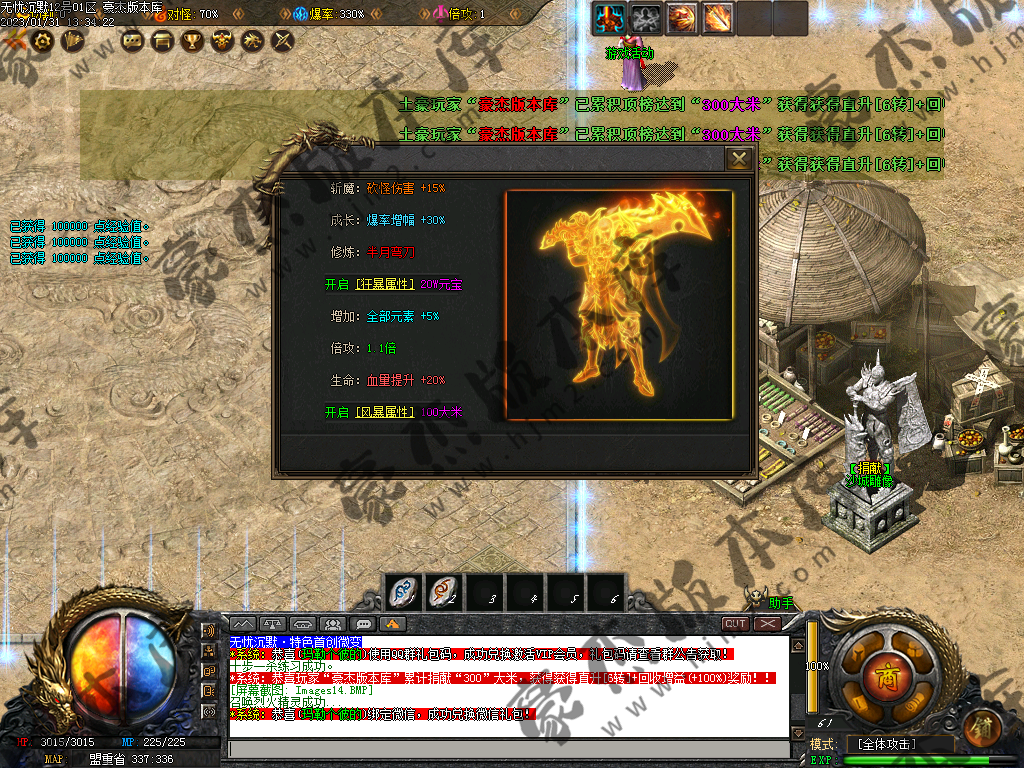
Task: Open the trophy ranking icon
Action: [192, 40]
